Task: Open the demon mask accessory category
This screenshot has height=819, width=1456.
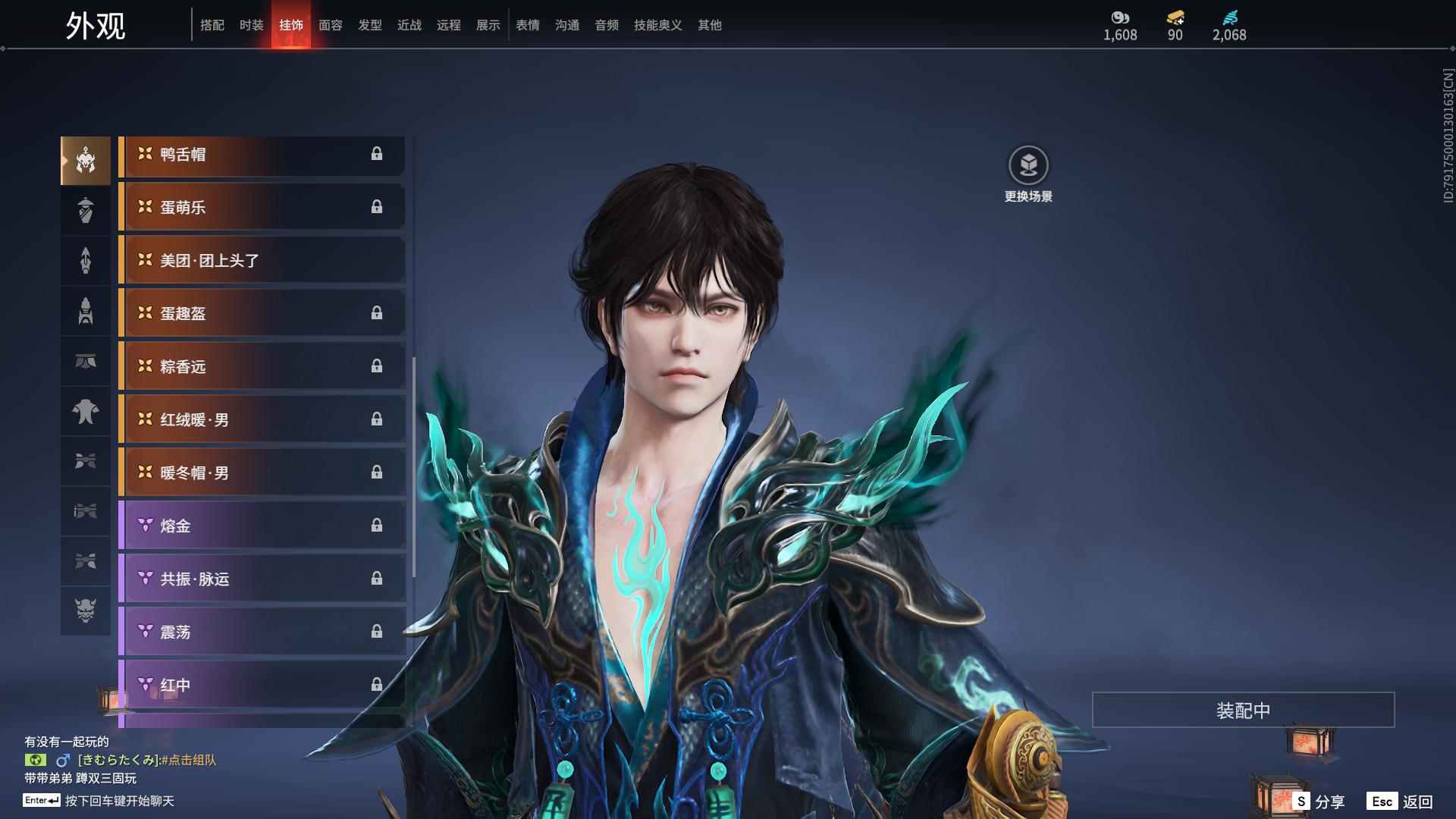Action: 86,610
